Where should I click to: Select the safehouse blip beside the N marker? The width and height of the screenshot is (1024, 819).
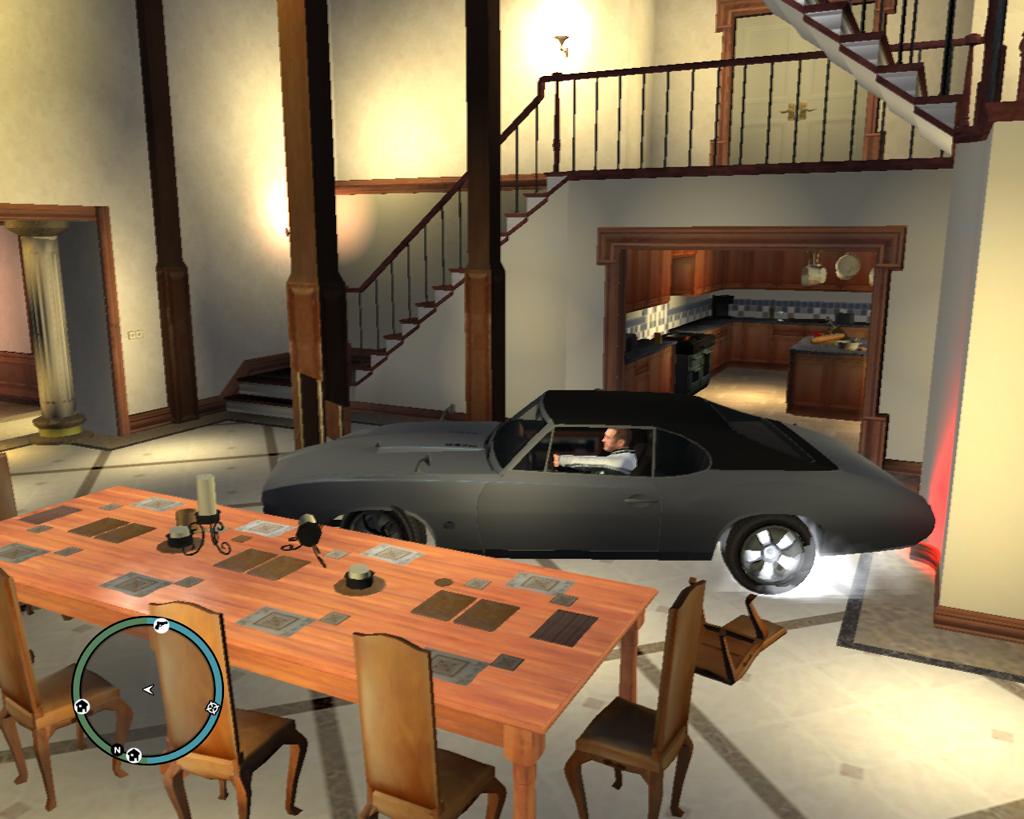134,754
